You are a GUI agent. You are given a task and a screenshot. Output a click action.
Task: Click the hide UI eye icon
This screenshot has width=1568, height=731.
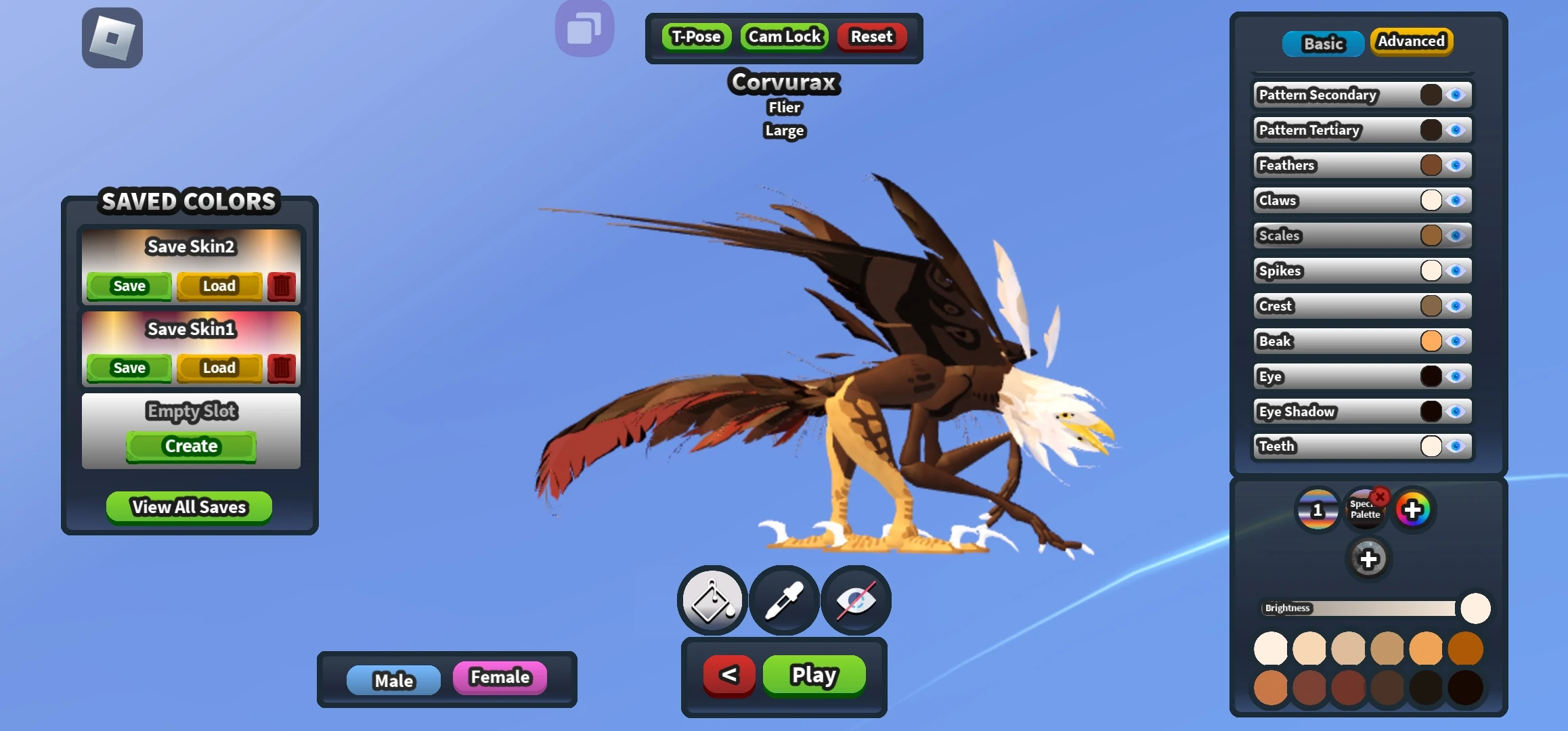[x=855, y=600]
